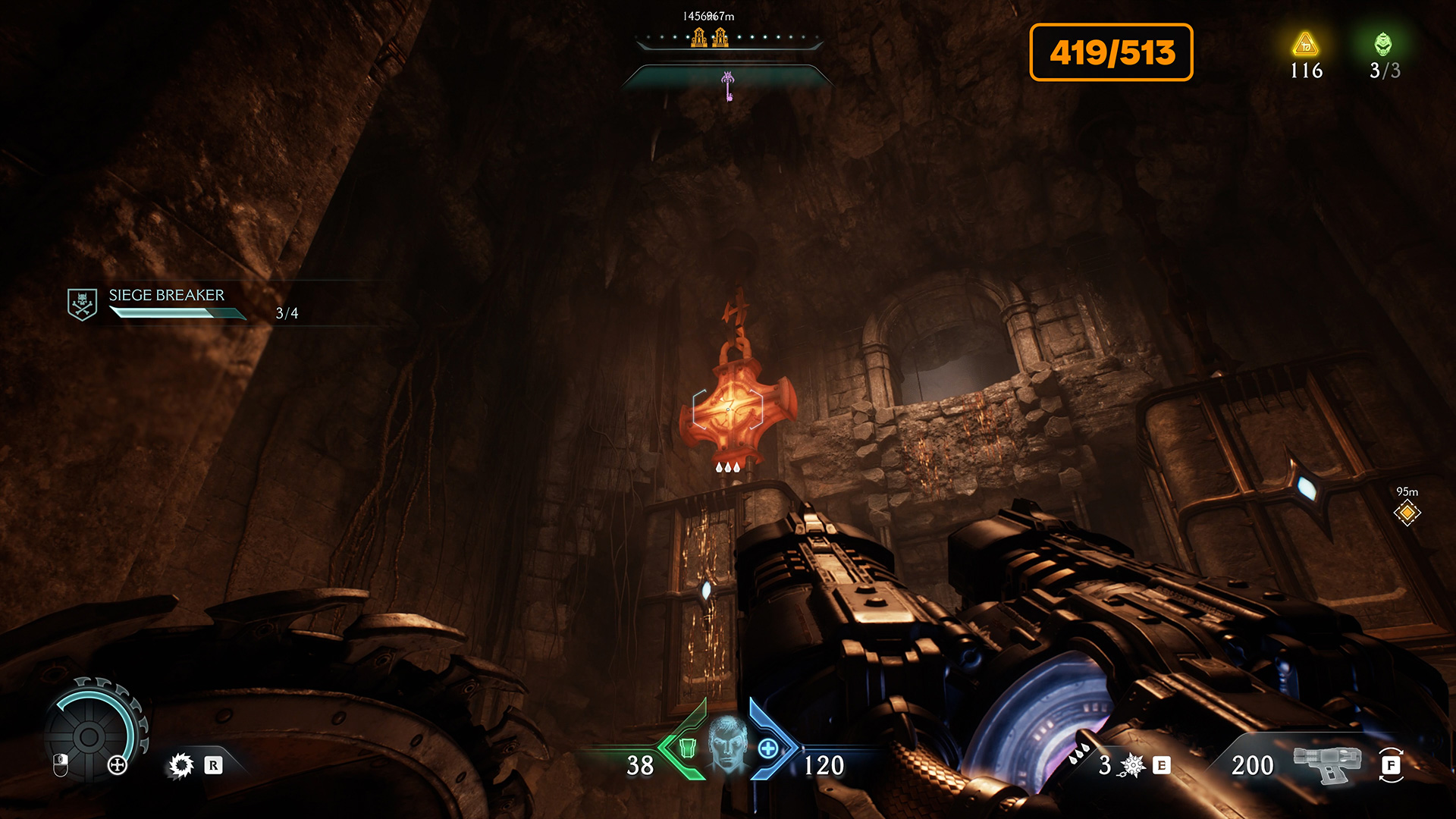Screen dimensions: 1456x819
Task: Click the yellow gold currency icon
Action: 1305,45
